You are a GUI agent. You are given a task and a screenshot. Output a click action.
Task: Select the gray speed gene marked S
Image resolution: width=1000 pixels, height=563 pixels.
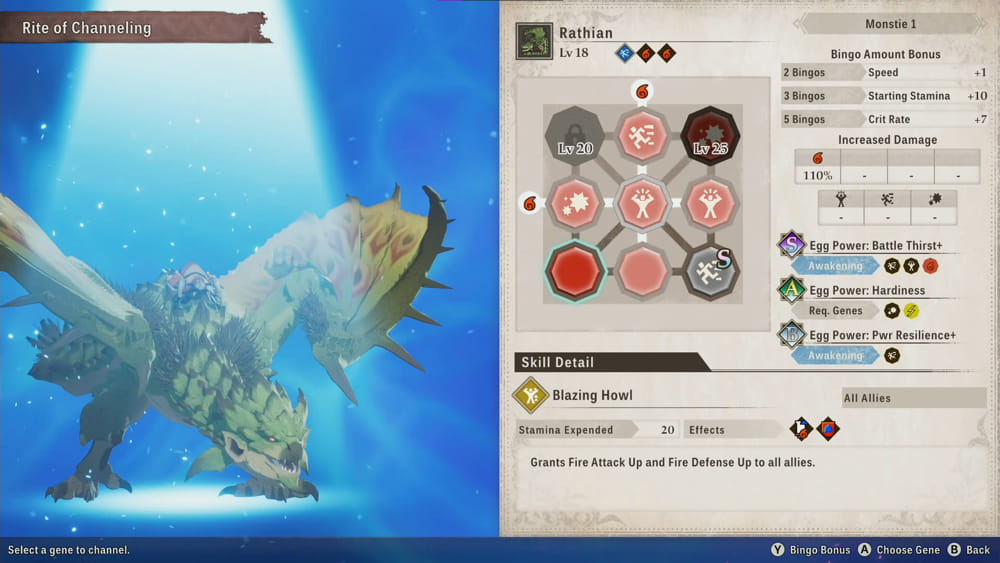coord(709,270)
